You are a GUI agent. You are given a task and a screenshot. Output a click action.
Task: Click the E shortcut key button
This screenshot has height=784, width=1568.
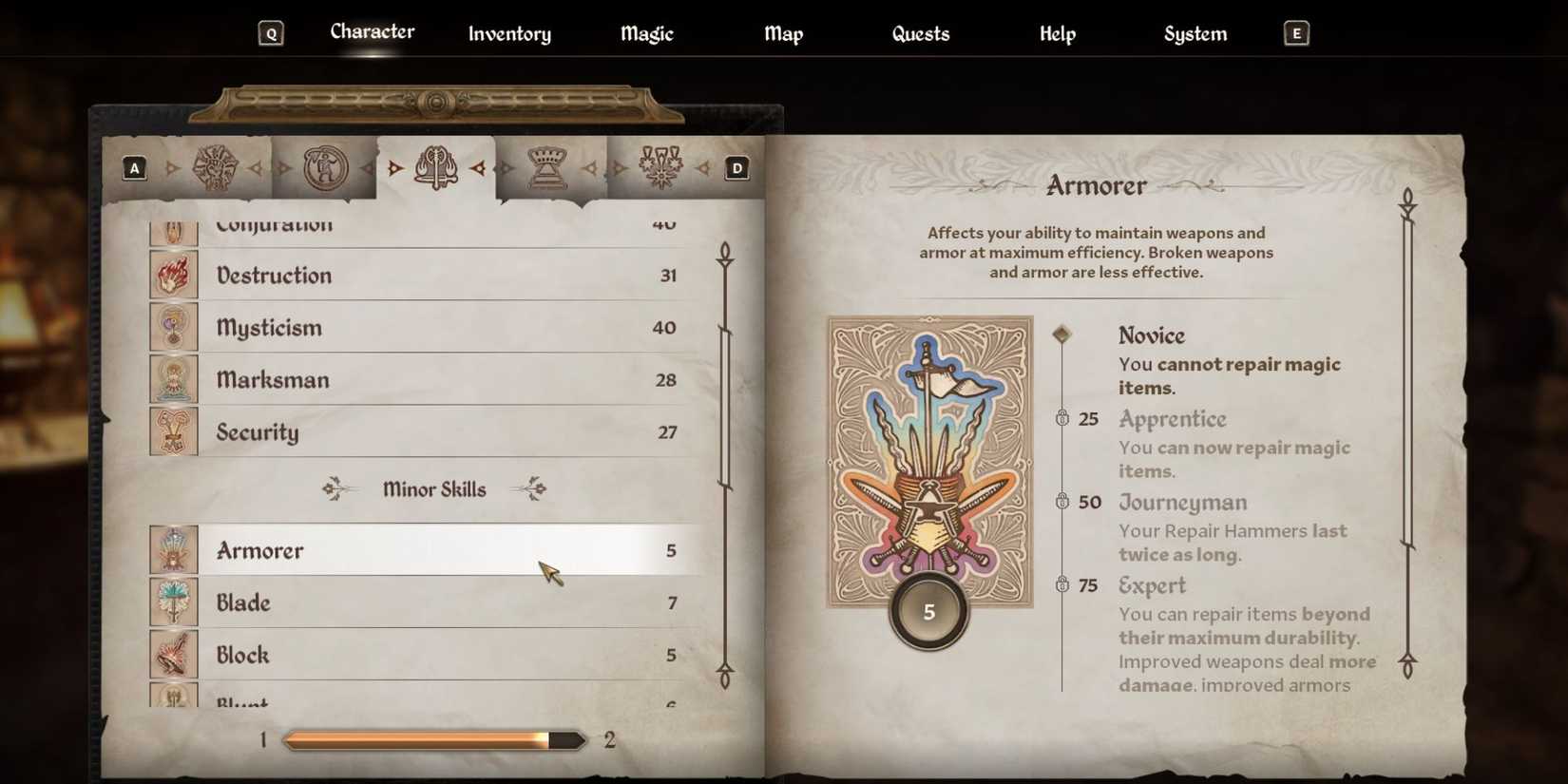tap(1294, 32)
